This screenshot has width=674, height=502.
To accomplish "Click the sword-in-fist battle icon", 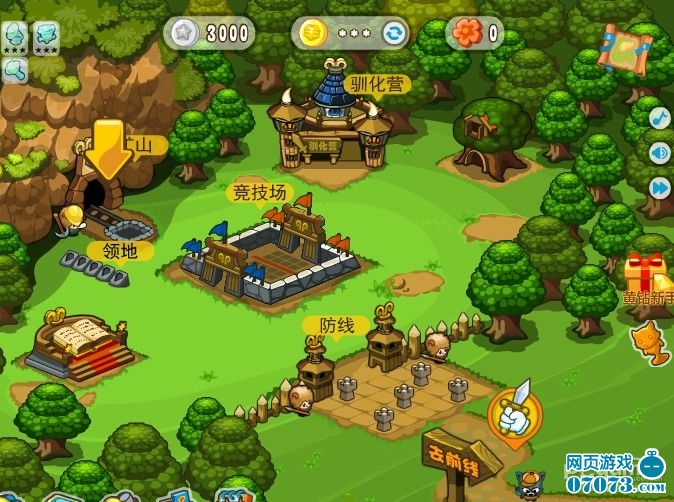I will 514,411.
